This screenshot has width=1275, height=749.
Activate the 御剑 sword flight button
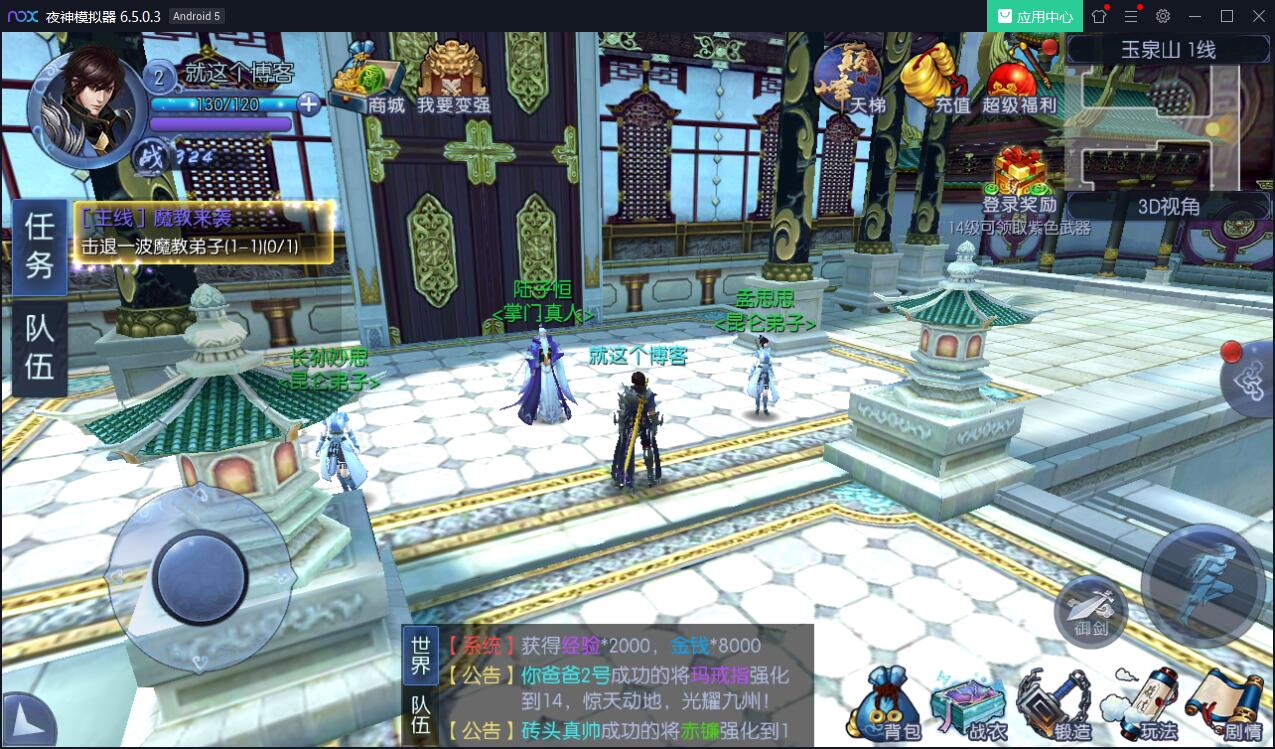[1091, 608]
